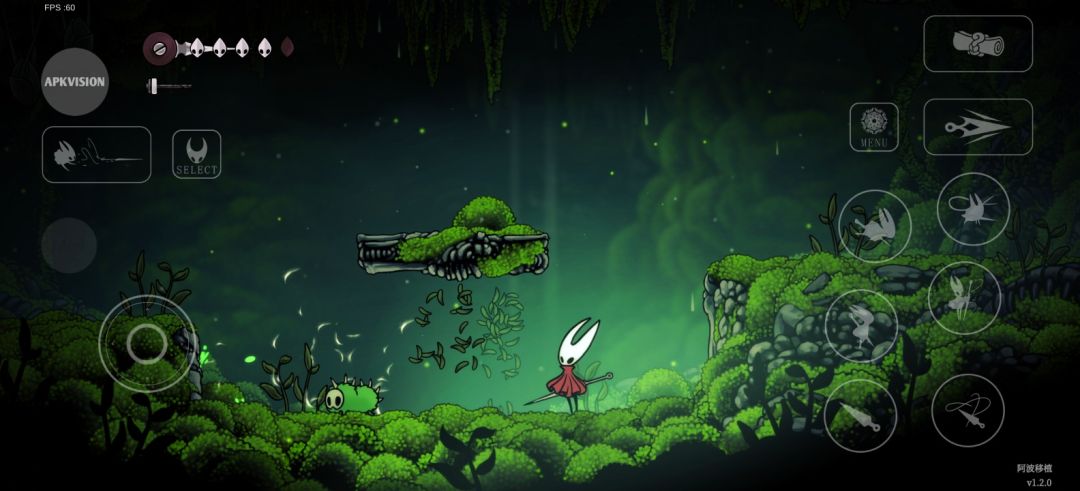Screen dimensions: 1080x491
Task: Activate the dart-shaped dash button
Action: (x=977, y=127)
